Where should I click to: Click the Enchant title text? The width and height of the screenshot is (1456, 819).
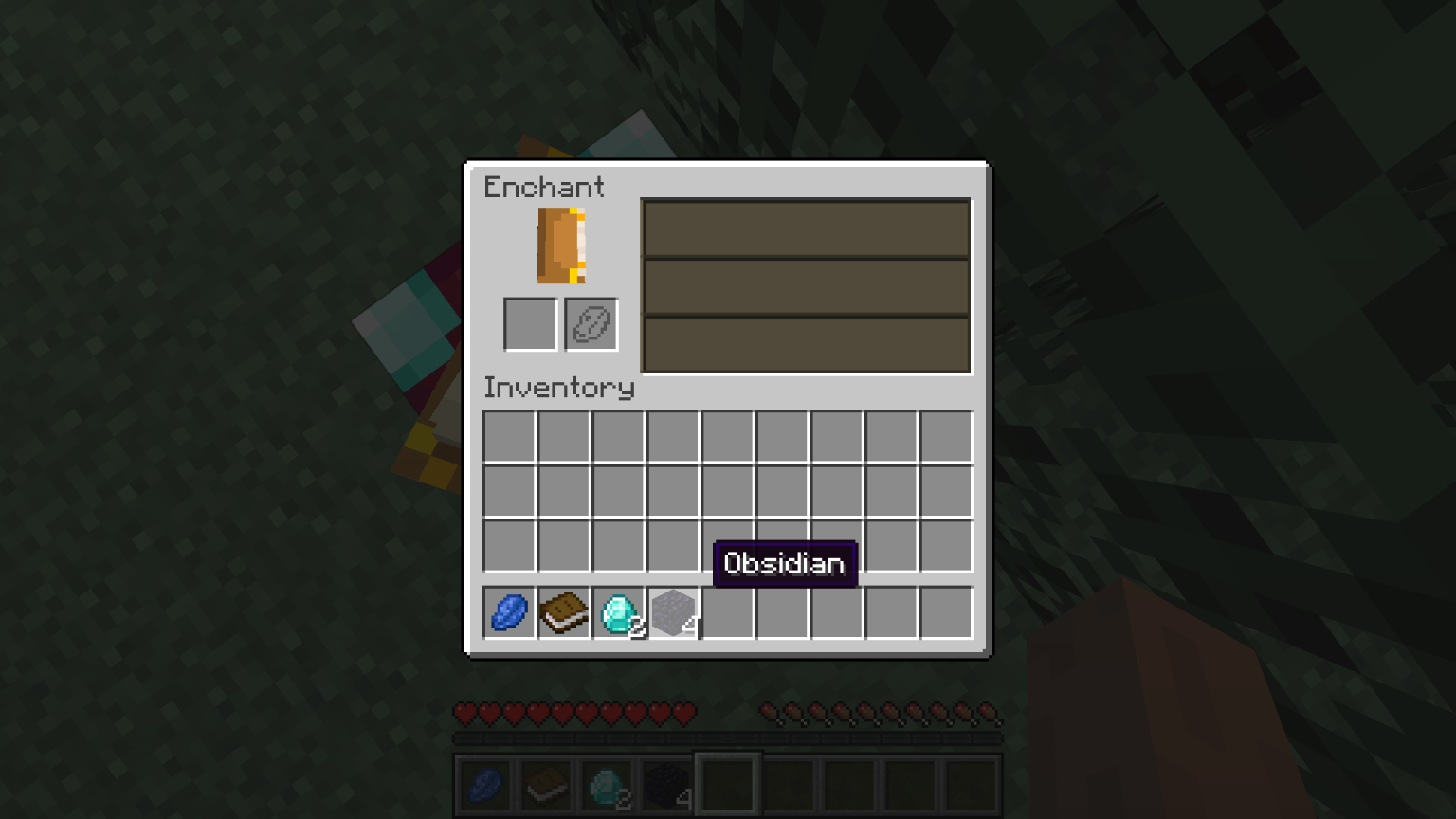[x=543, y=188]
